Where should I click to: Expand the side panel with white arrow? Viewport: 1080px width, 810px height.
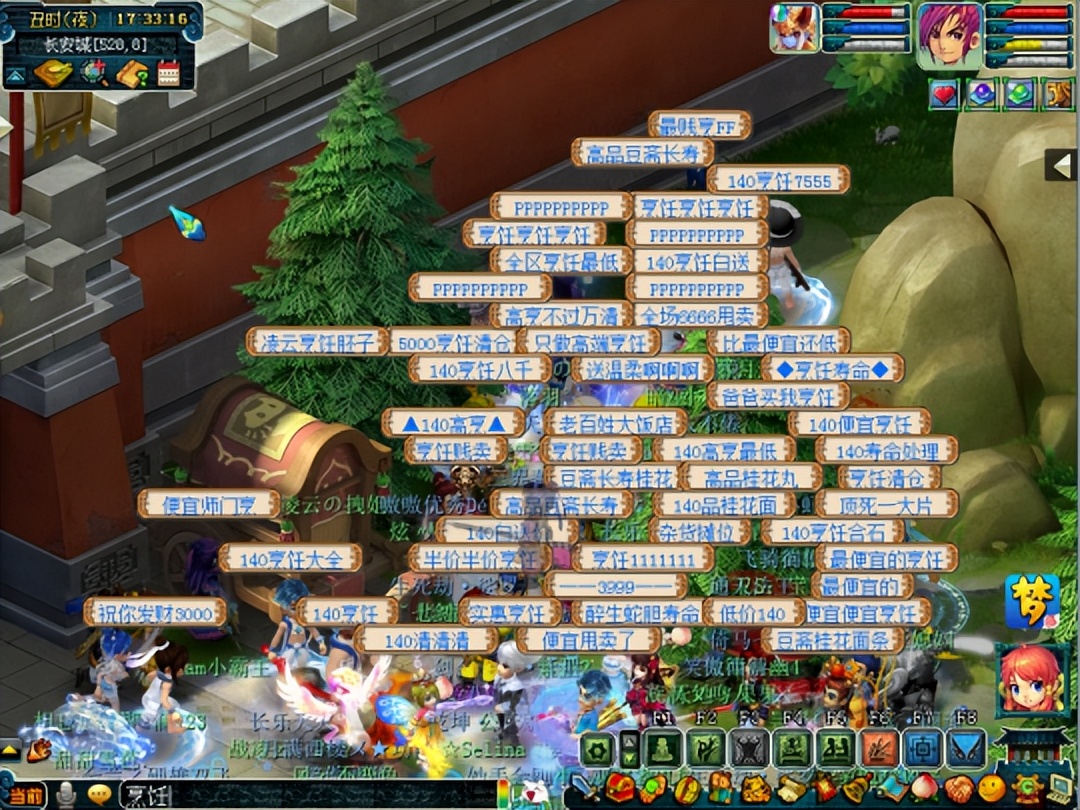[x=1061, y=164]
